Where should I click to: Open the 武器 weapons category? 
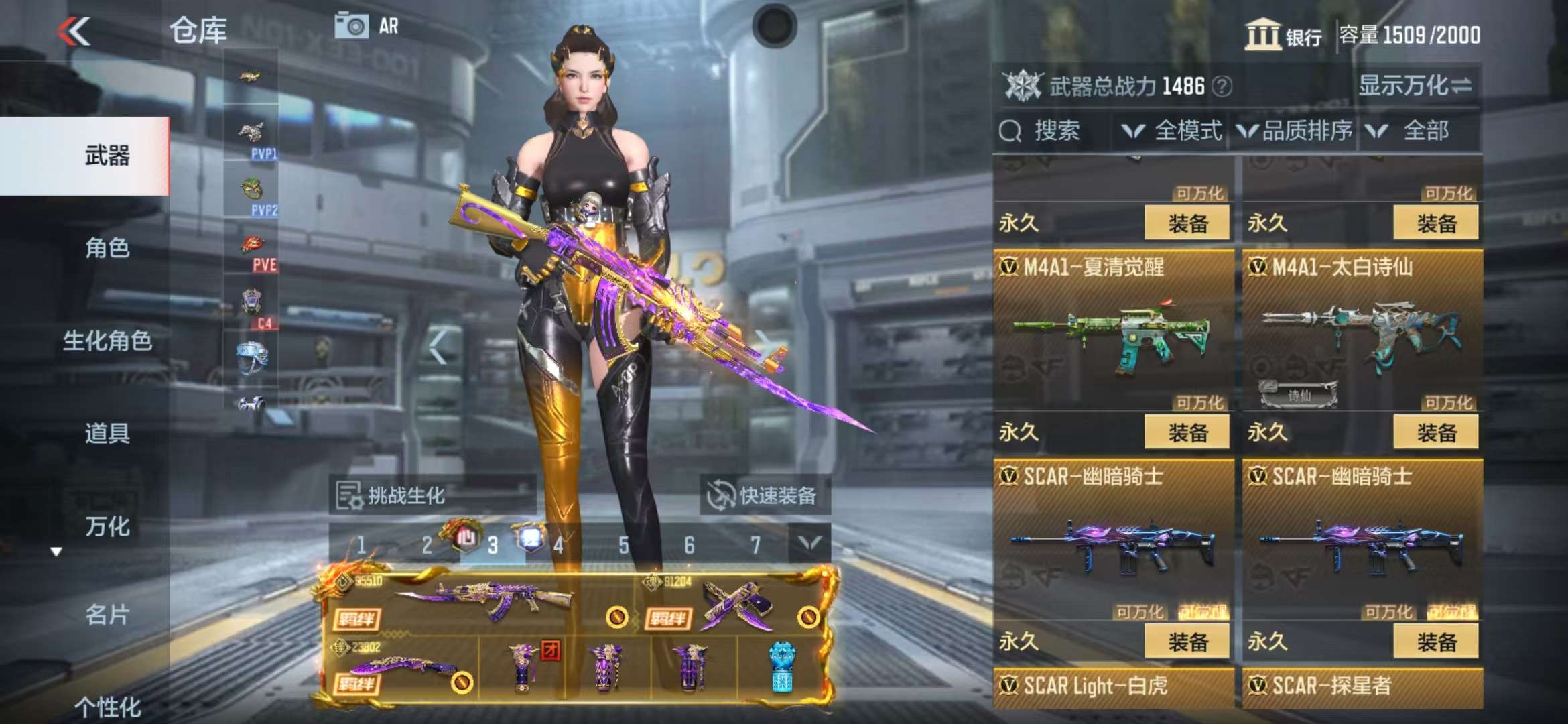(x=107, y=156)
